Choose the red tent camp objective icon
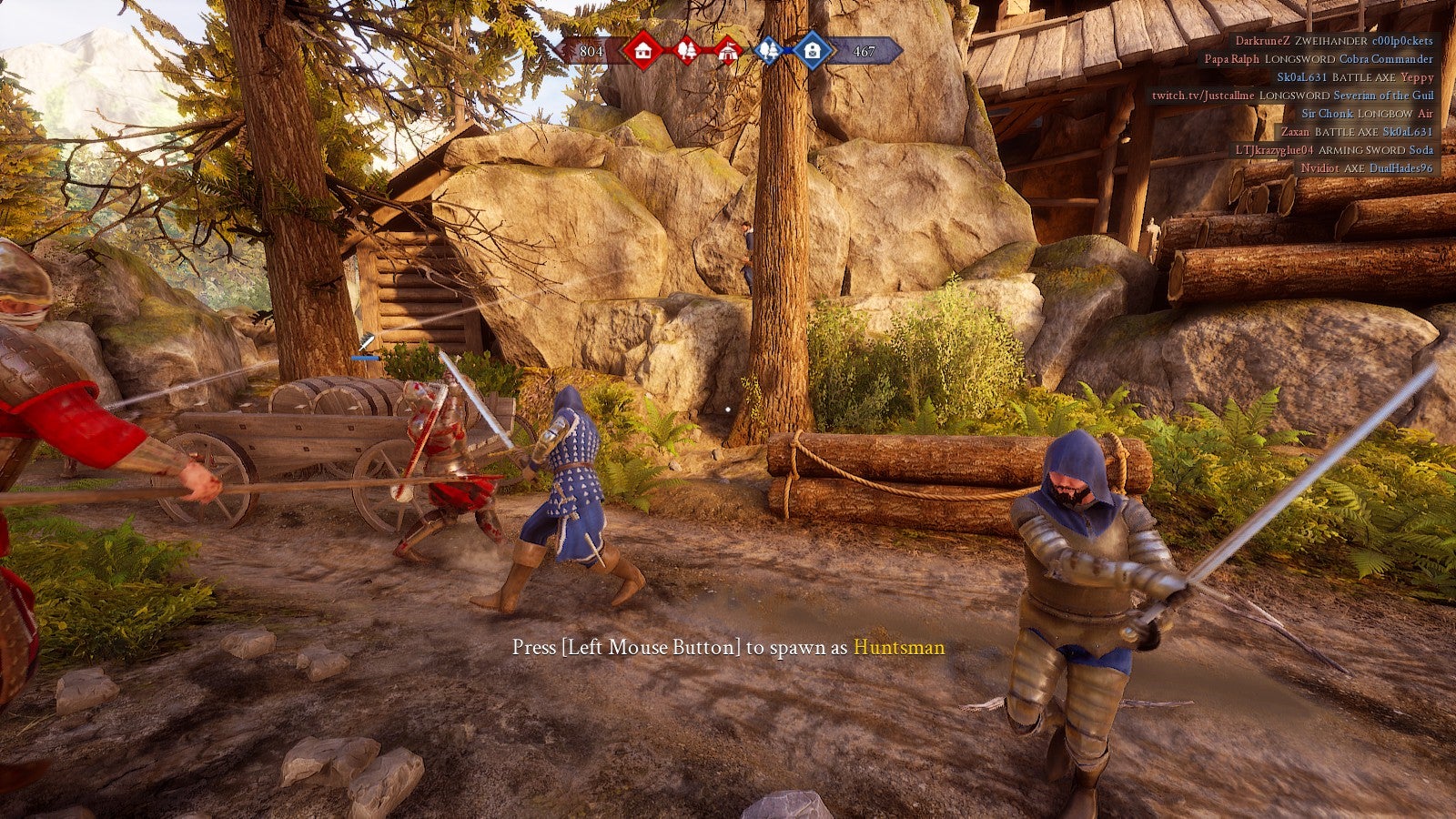 [727, 51]
